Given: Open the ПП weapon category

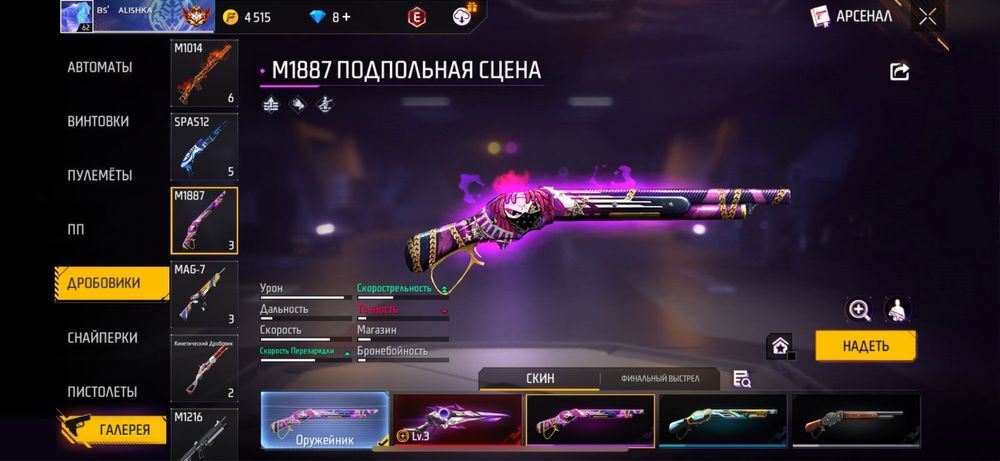Looking at the screenshot, I should click(76, 229).
